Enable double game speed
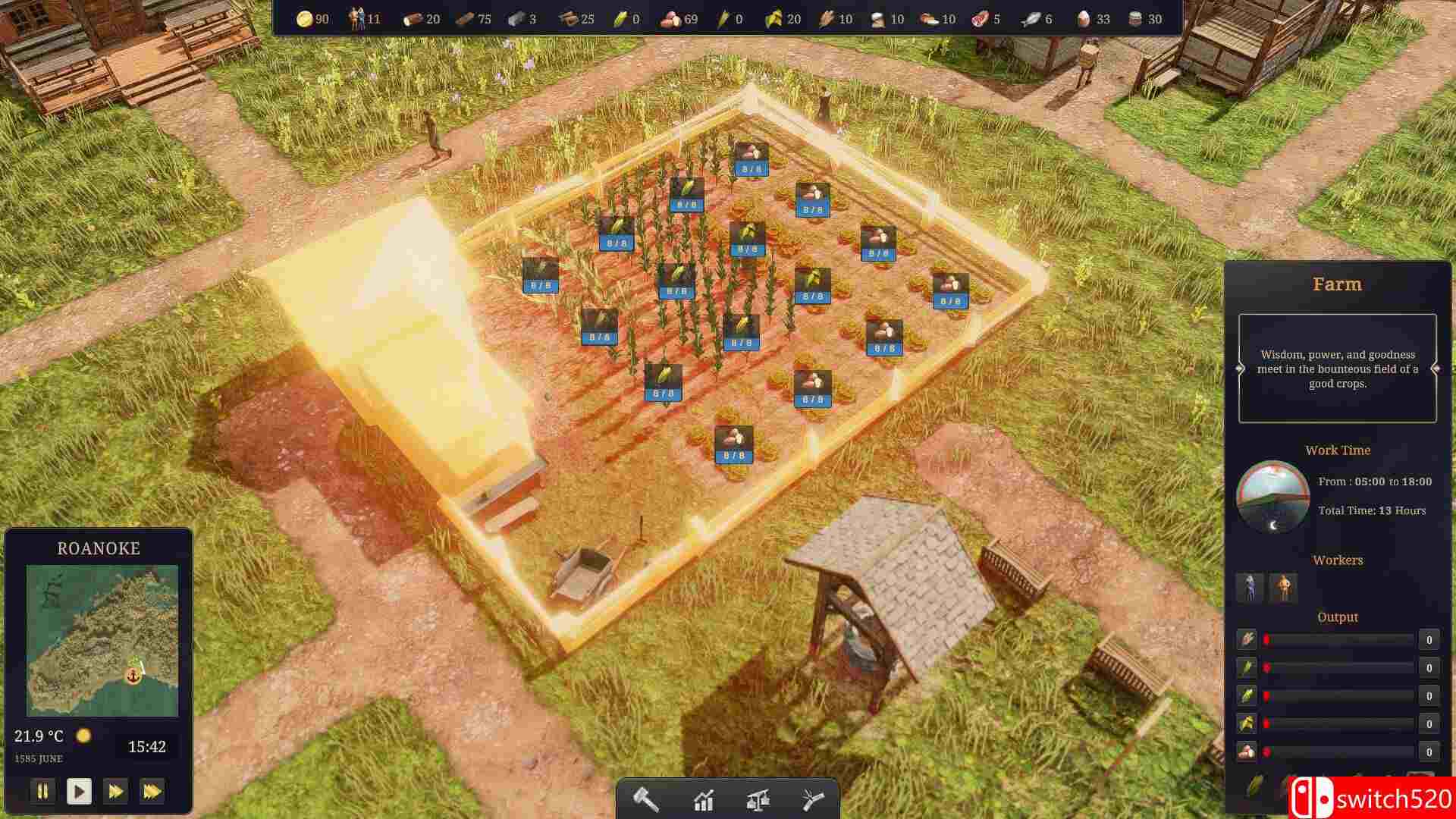This screenshot has height=819, width=1456. pos(115,791)
